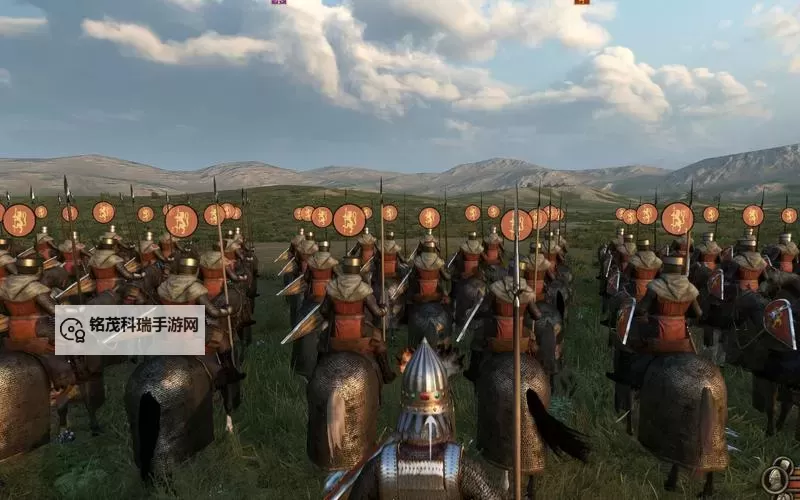
Task: Click the 铭茂科瑞手游网 watermark banner
Action: click(130, 330)
